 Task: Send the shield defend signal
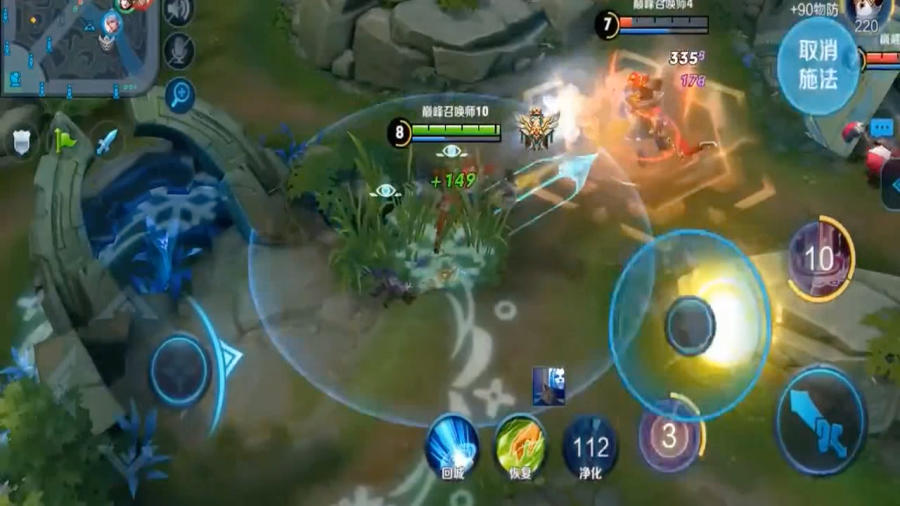(22, 141)
